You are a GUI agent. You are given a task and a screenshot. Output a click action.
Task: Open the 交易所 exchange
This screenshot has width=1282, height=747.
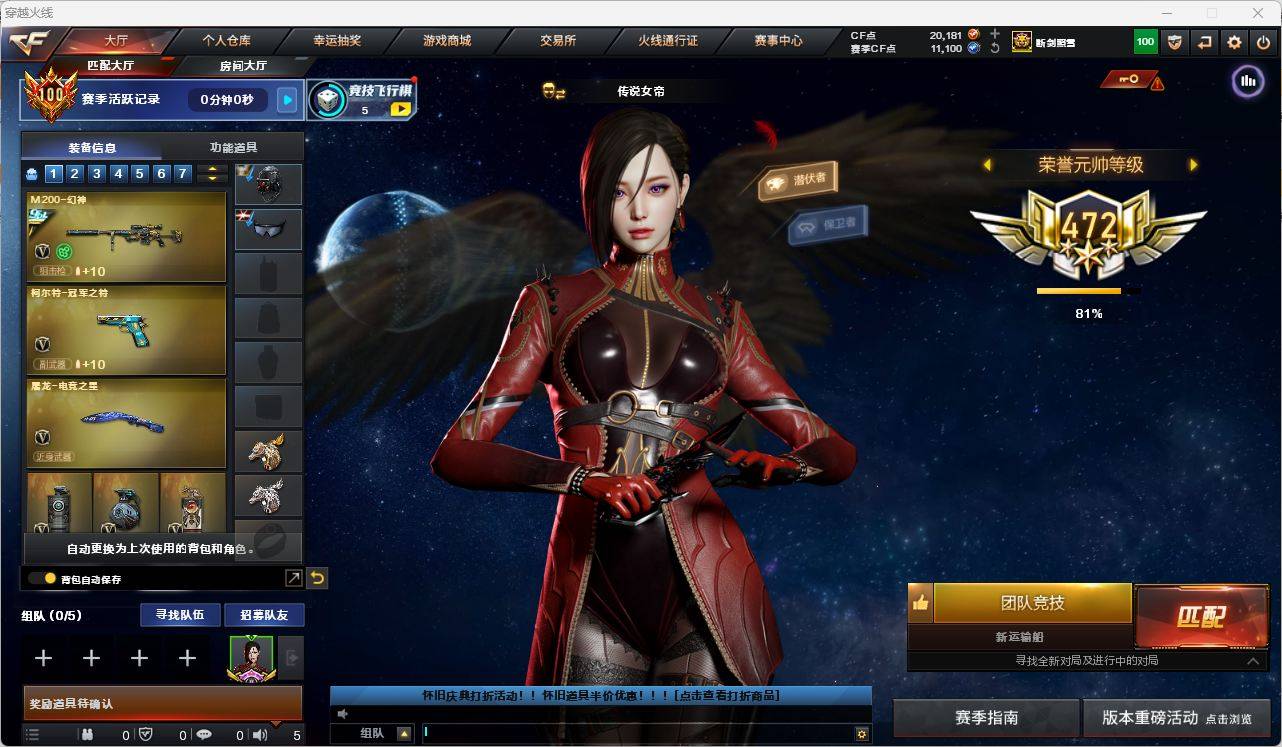coord(557,41)
